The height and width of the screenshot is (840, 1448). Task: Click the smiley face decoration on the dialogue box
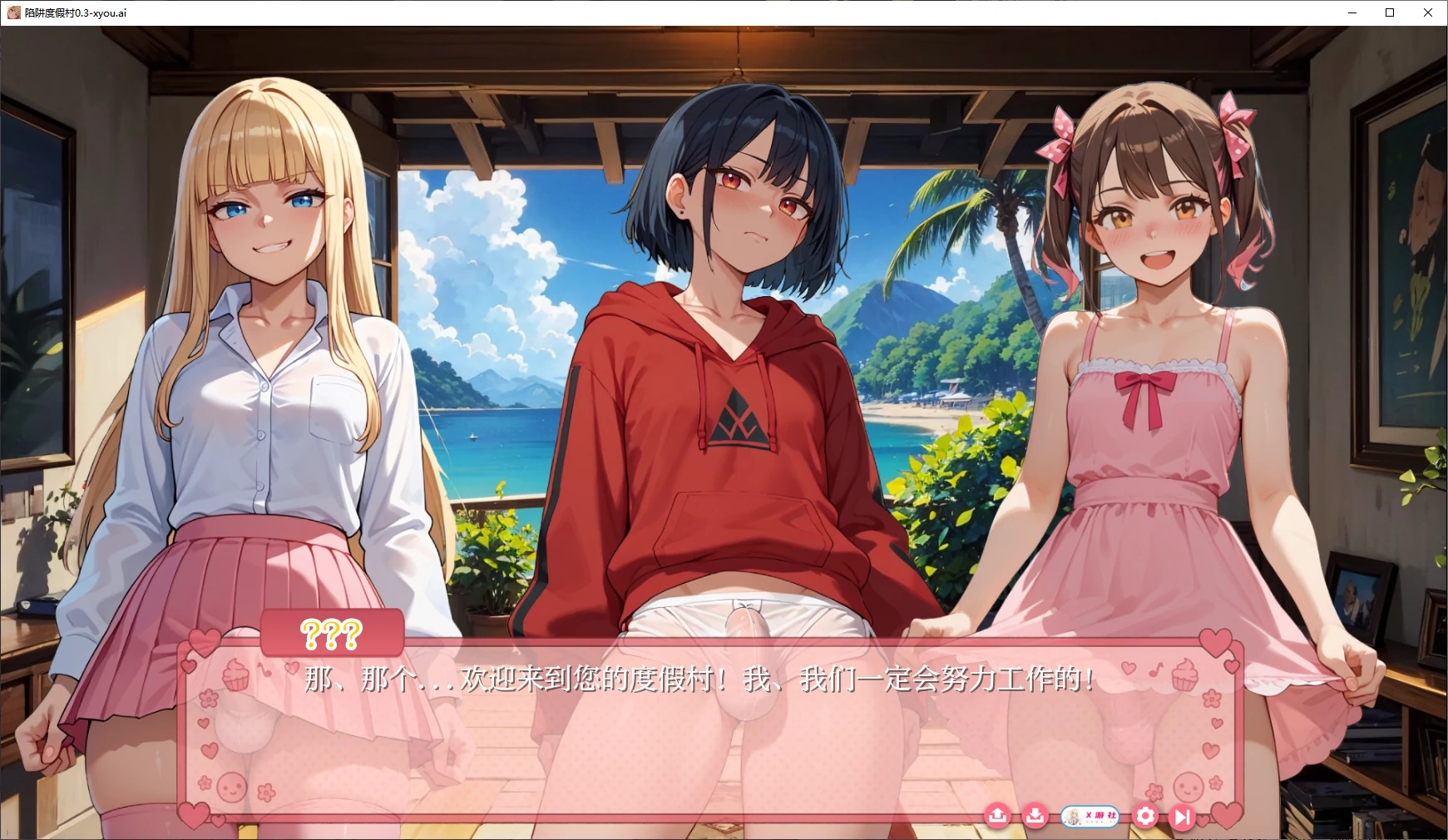230,785
